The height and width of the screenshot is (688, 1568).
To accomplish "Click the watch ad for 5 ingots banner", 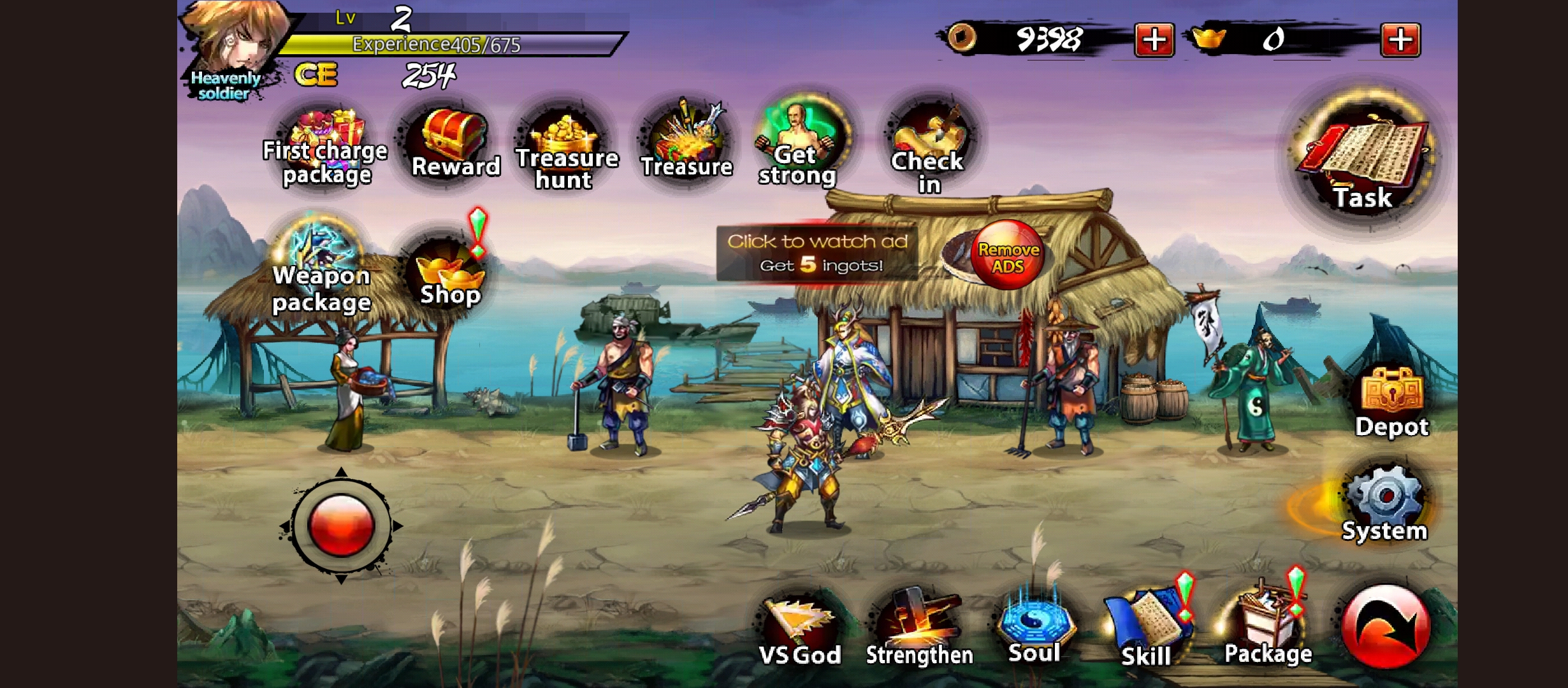I will tap(817, 254).
